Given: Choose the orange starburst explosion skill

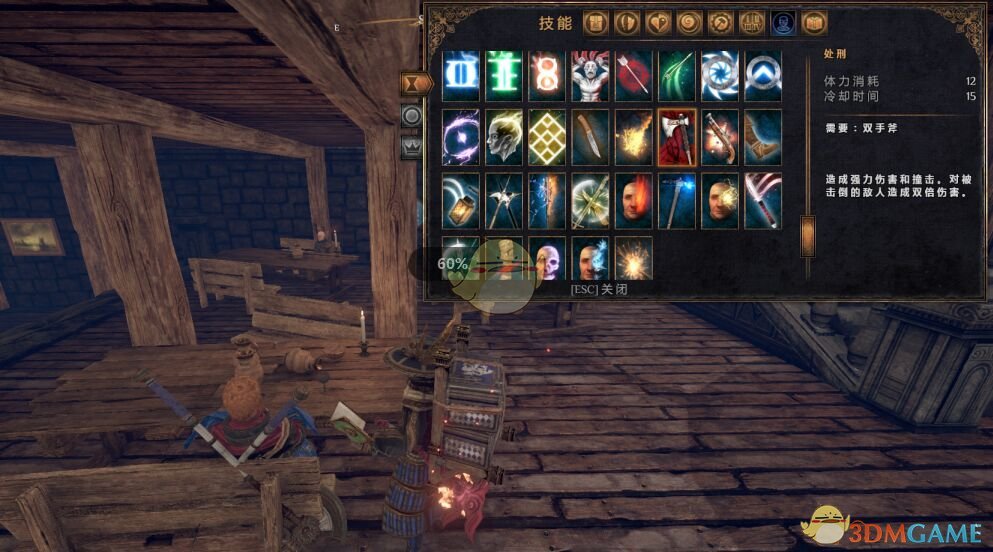Looking at the screenshot, I should click(634, 258).
